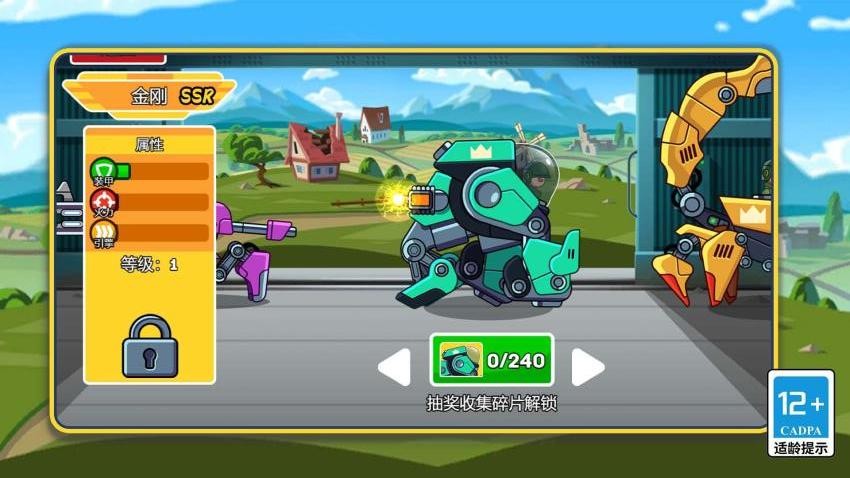Show the previous robot with left arrow

pyautogui.click(x=395, y=367)
